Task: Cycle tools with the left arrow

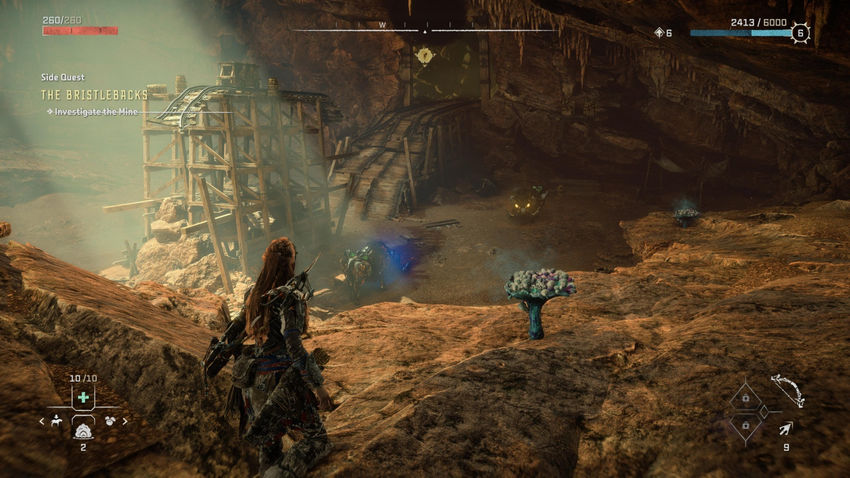Action: (x=42, y=421)
